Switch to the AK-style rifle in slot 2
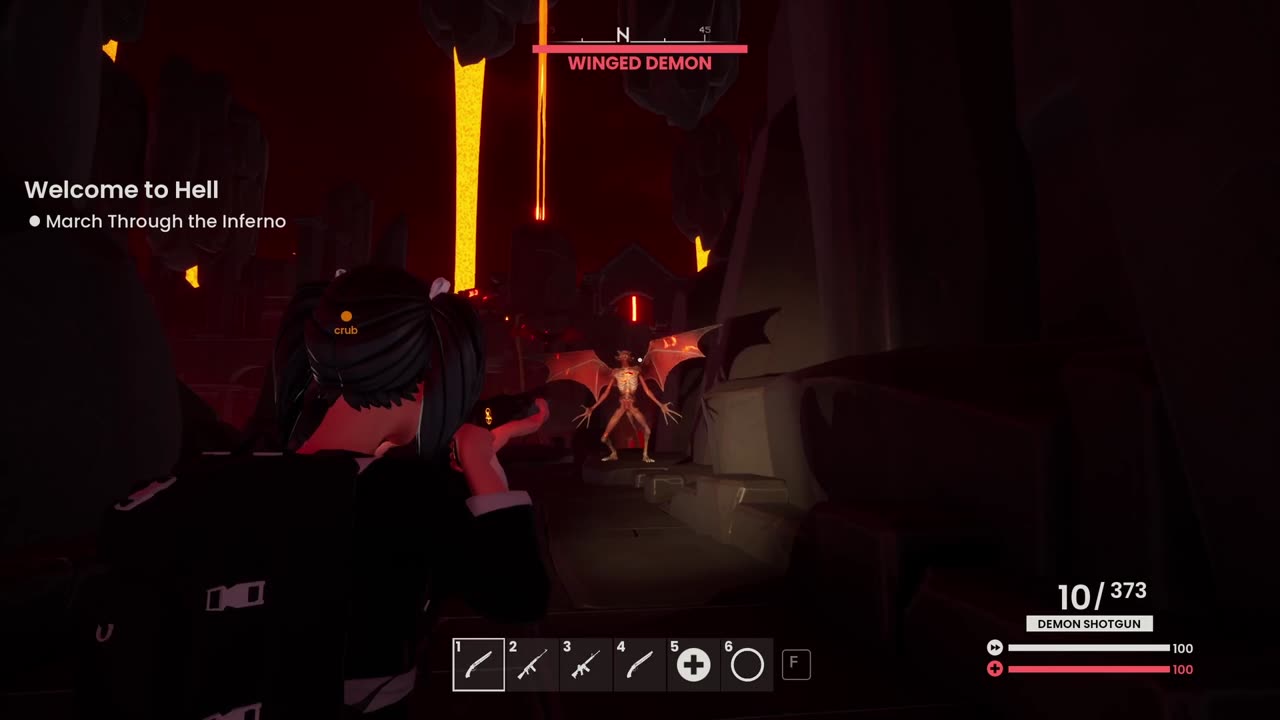Image resolution: width=1280 pixels, height=720 pixels. point(532,664)
